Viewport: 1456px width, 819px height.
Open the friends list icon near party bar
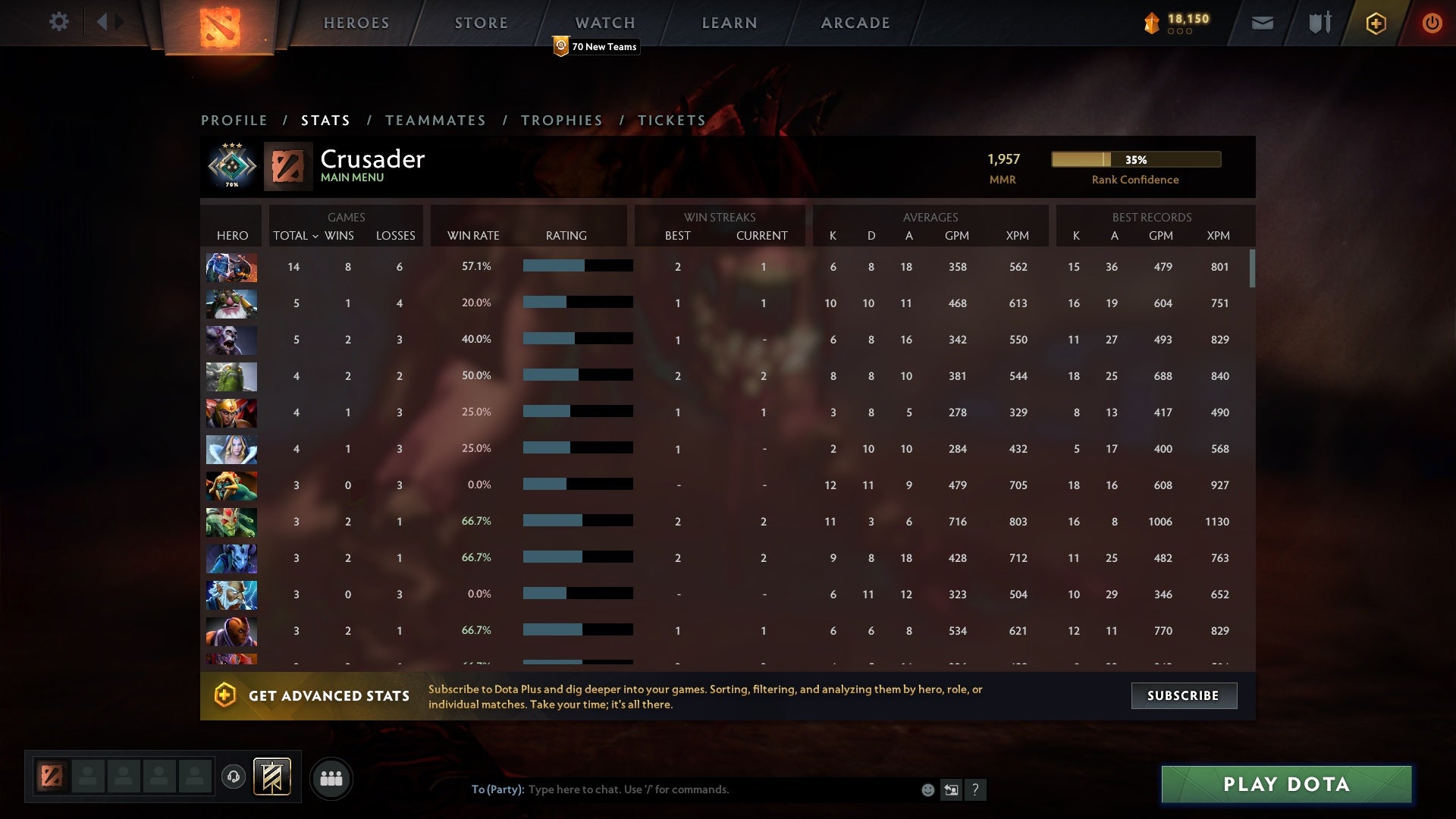[x=331, y=777]
